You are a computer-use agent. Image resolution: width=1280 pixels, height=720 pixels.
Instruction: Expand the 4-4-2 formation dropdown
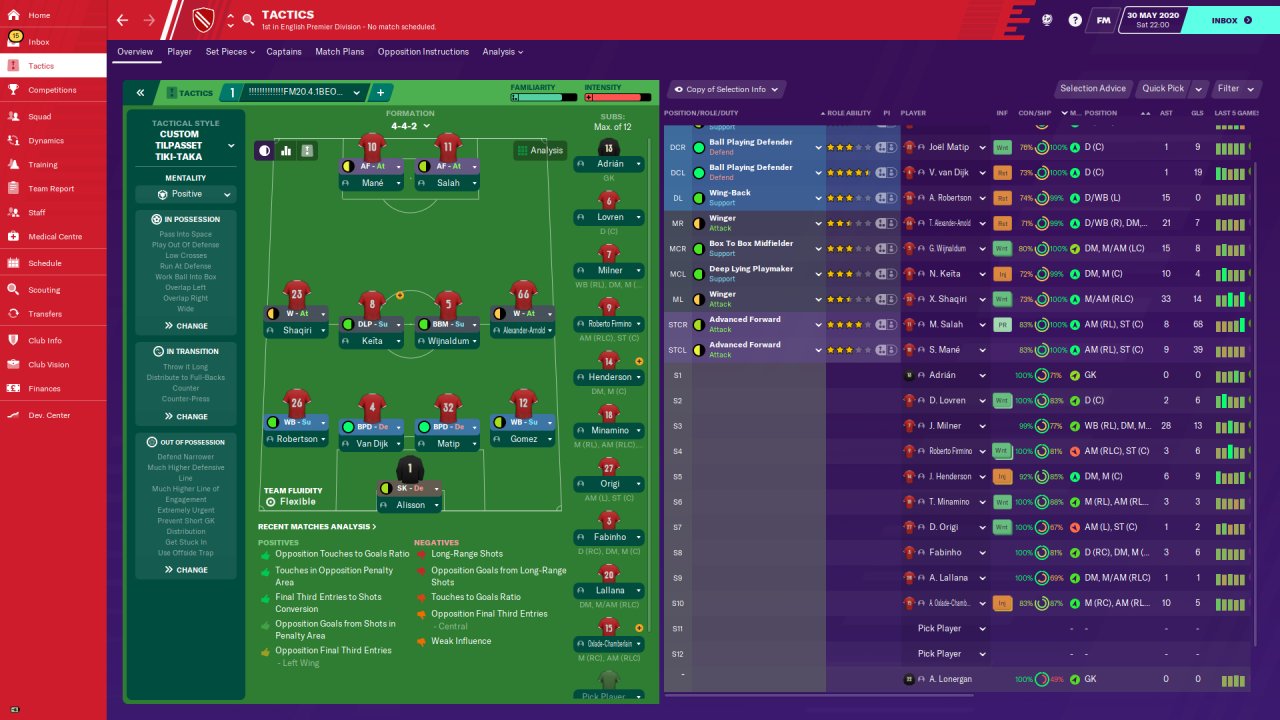click(411, 126)
